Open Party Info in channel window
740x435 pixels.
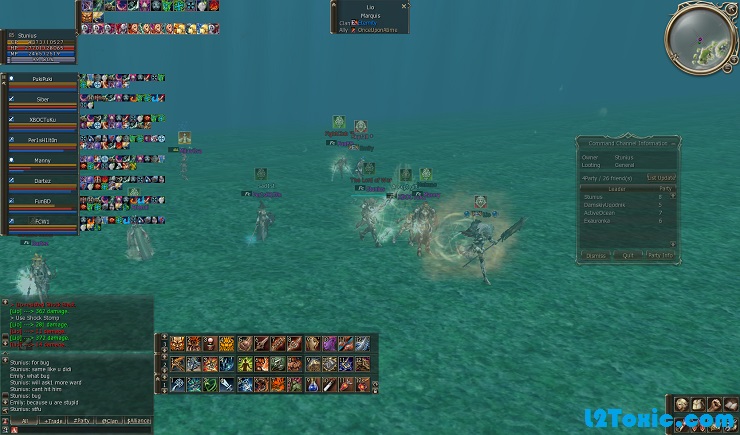[661, 255]
